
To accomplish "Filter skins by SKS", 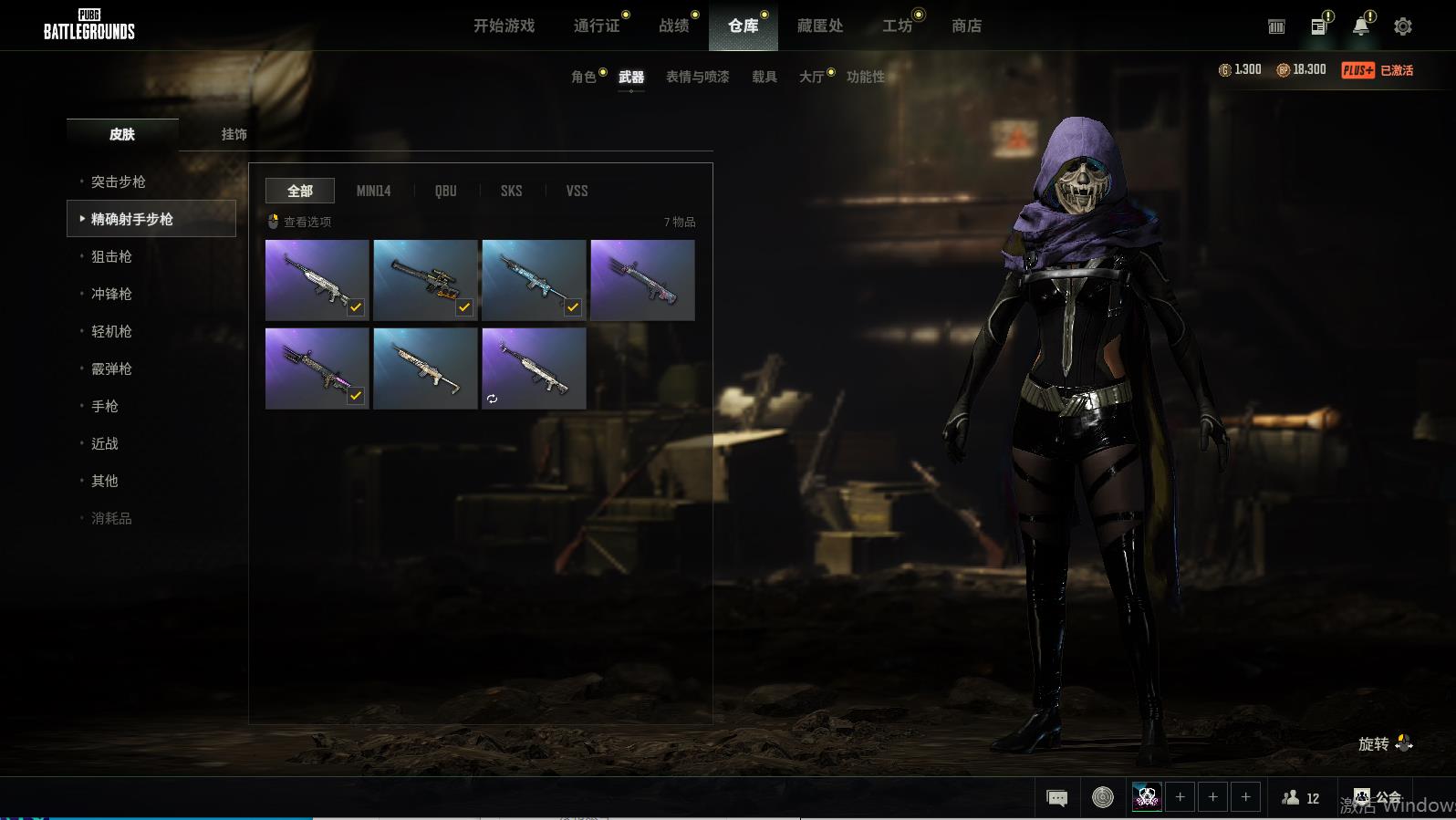I will (x=511, y=191).
